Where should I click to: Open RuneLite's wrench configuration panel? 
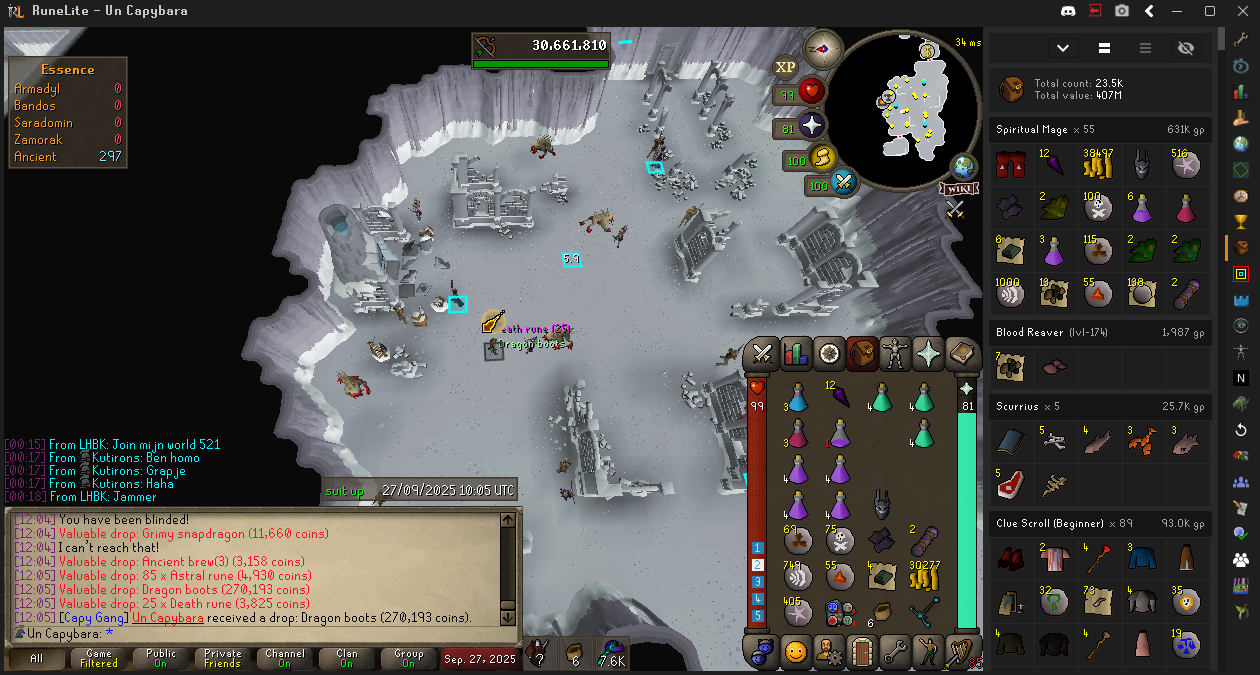click(x=1241, y=39)
